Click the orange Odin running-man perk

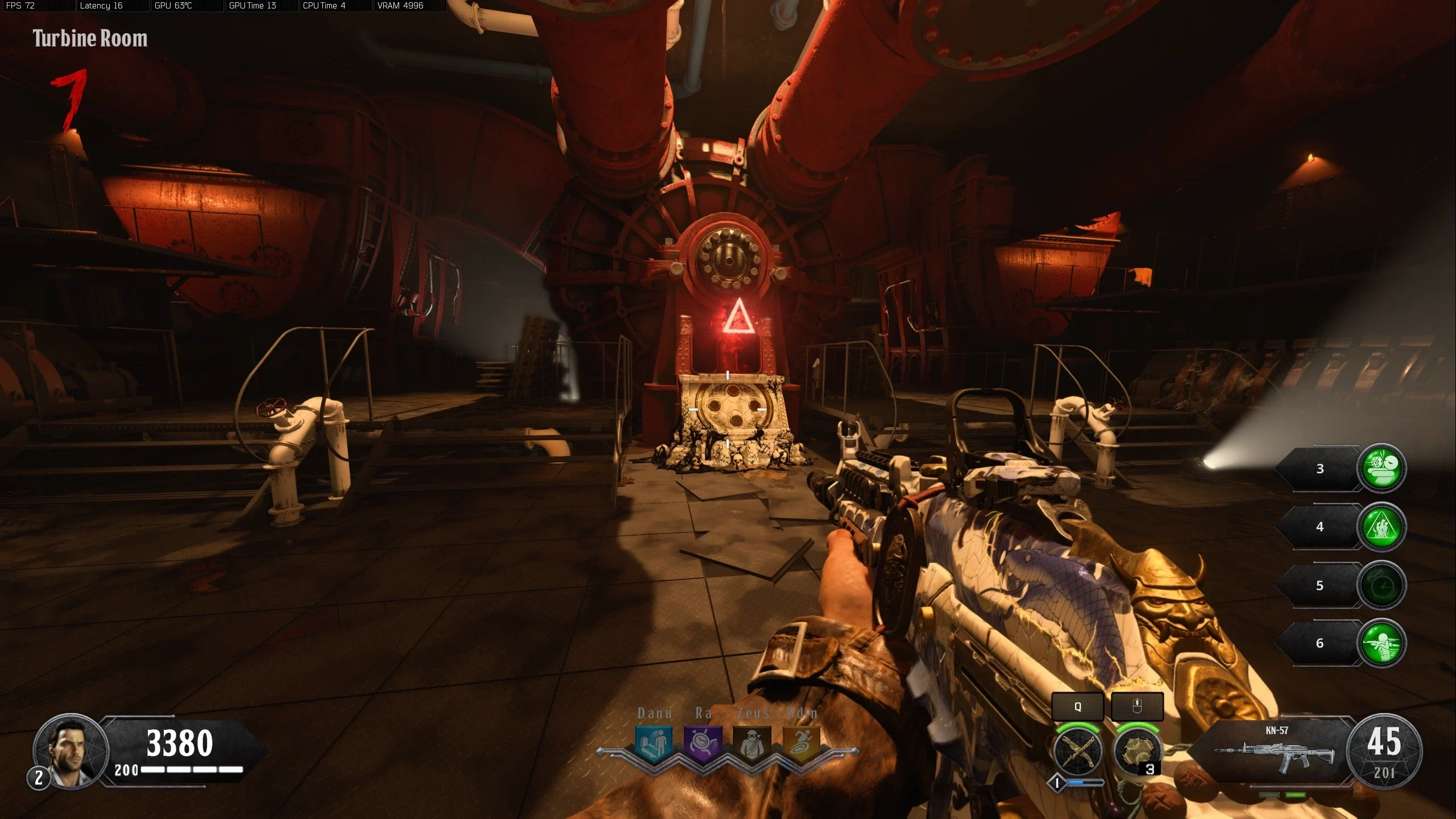pyautogui.click(x=801, y=743)
